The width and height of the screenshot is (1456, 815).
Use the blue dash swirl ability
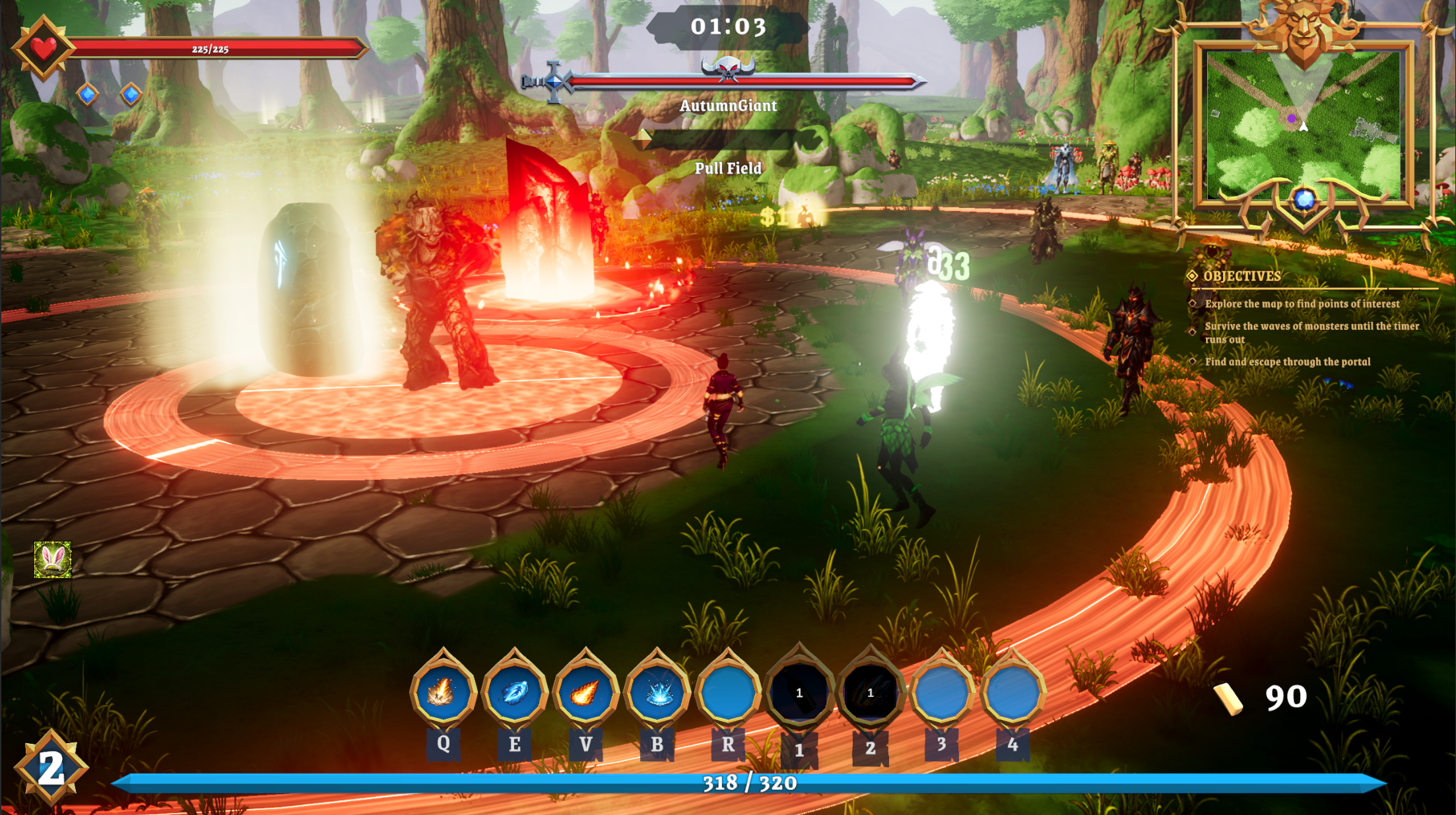(514, 692)
